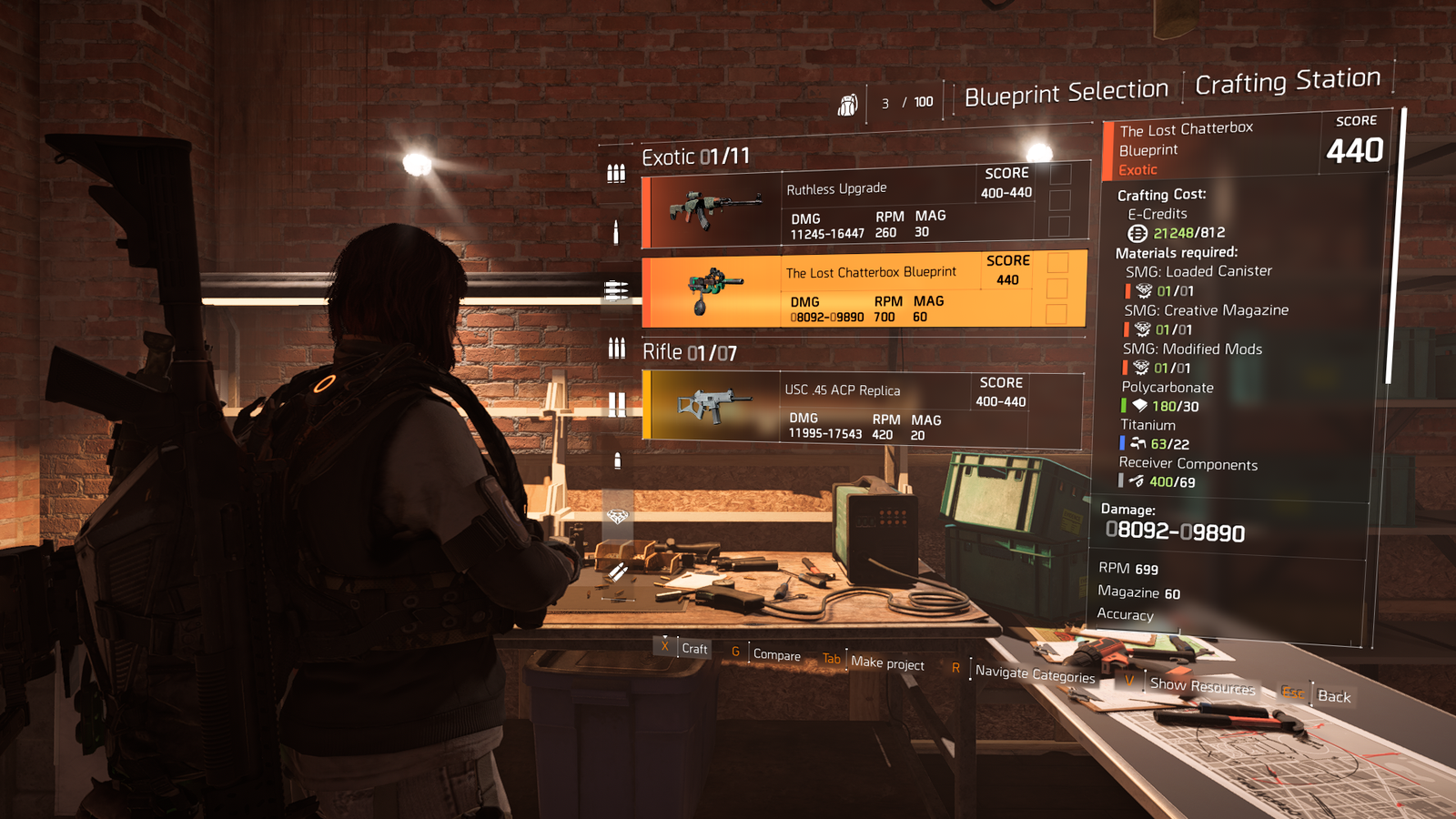1456x819 pixels.
Task: Open the two shotgun shells category
Action: click(x=616, y=403)
